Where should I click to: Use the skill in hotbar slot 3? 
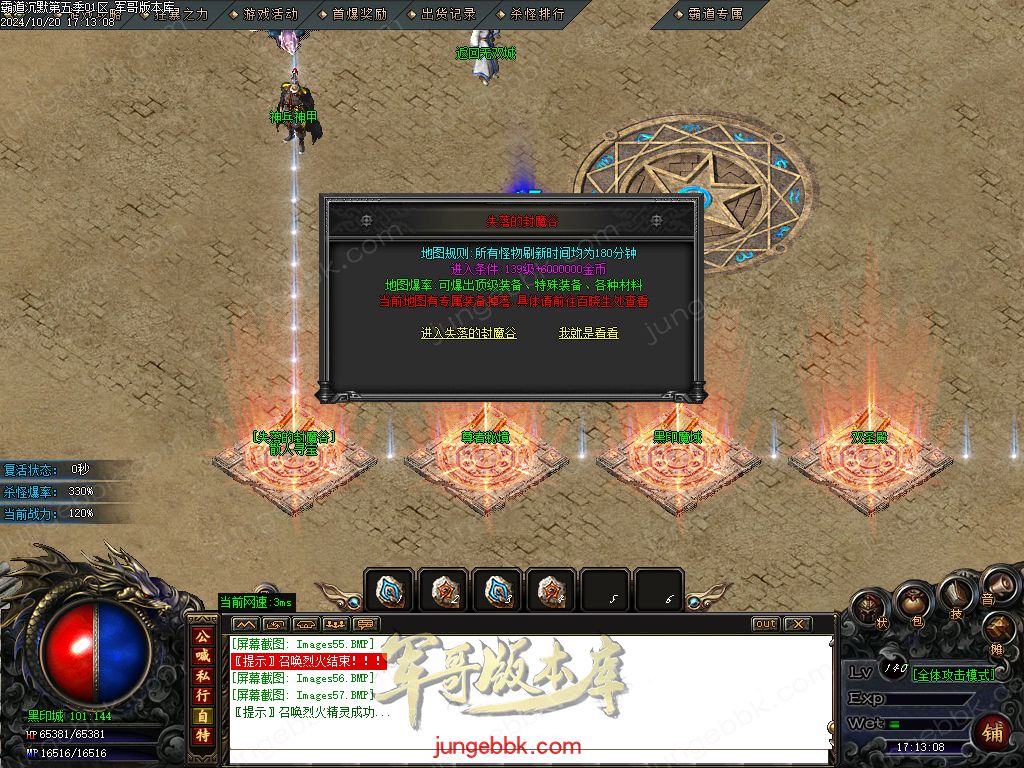click(x=496, y=590)
